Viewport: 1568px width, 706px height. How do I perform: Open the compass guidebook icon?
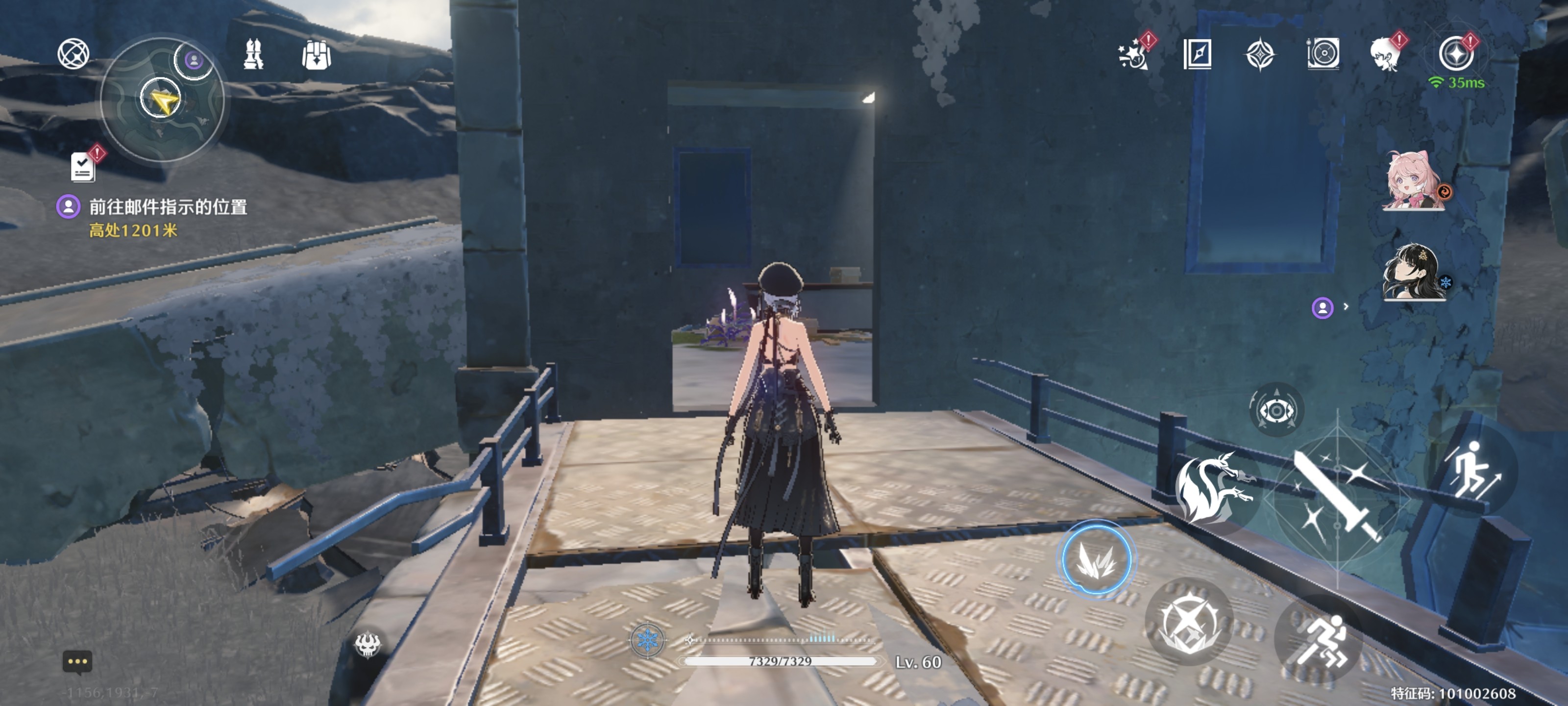pyautogui.click(x=1197, y=54)
